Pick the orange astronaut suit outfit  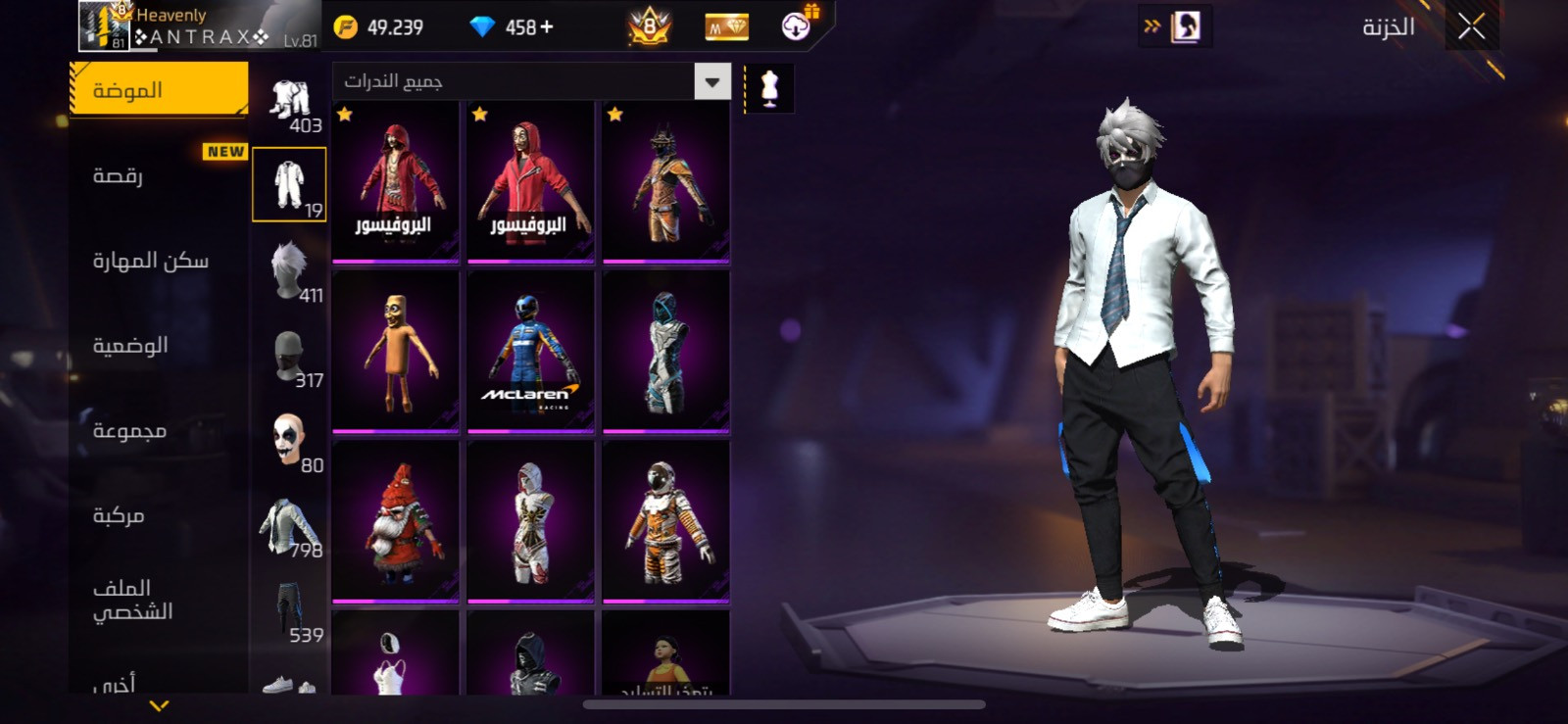(665, 520)
